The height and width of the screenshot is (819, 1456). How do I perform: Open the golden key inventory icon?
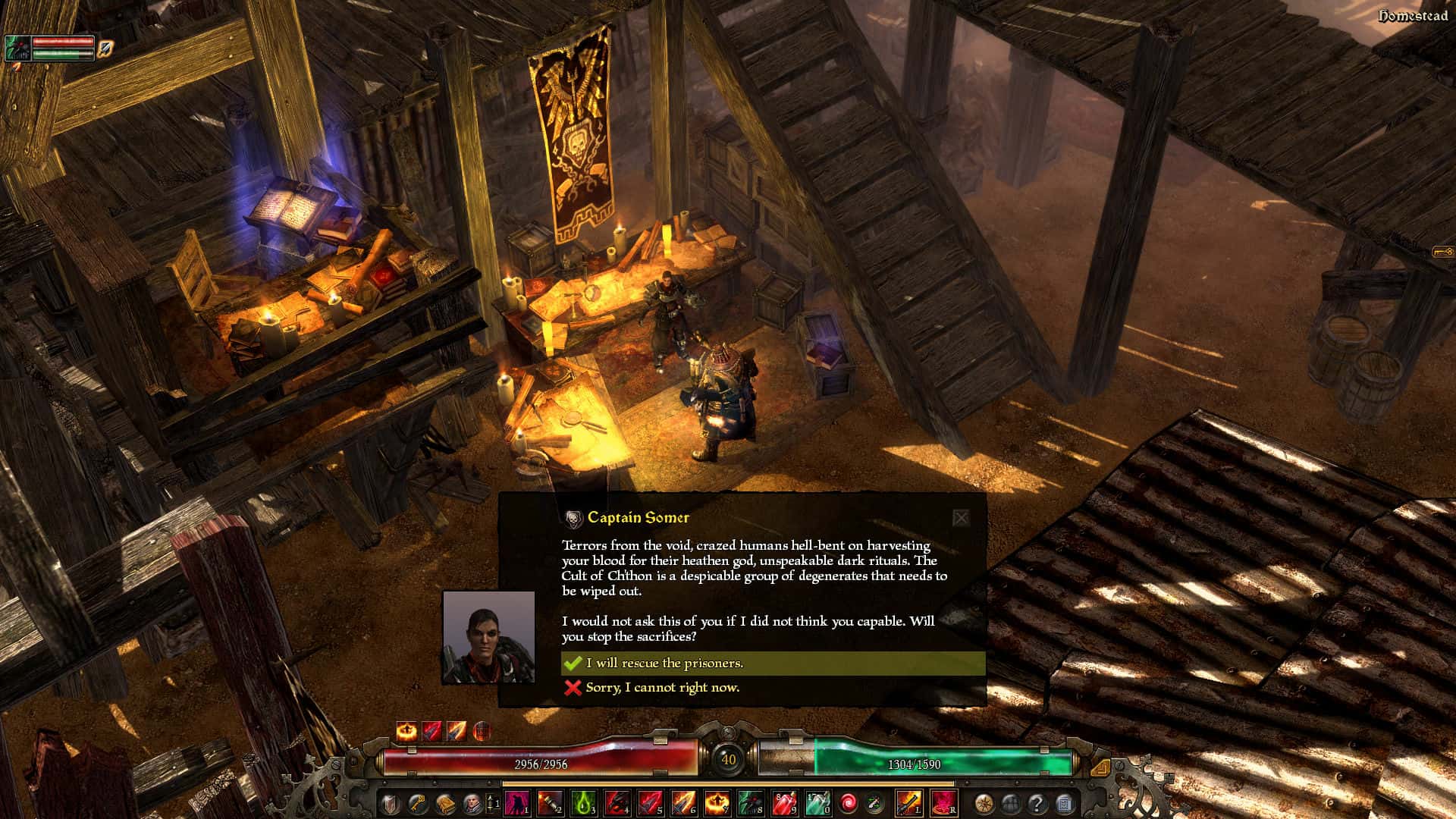tap(416, 802)
